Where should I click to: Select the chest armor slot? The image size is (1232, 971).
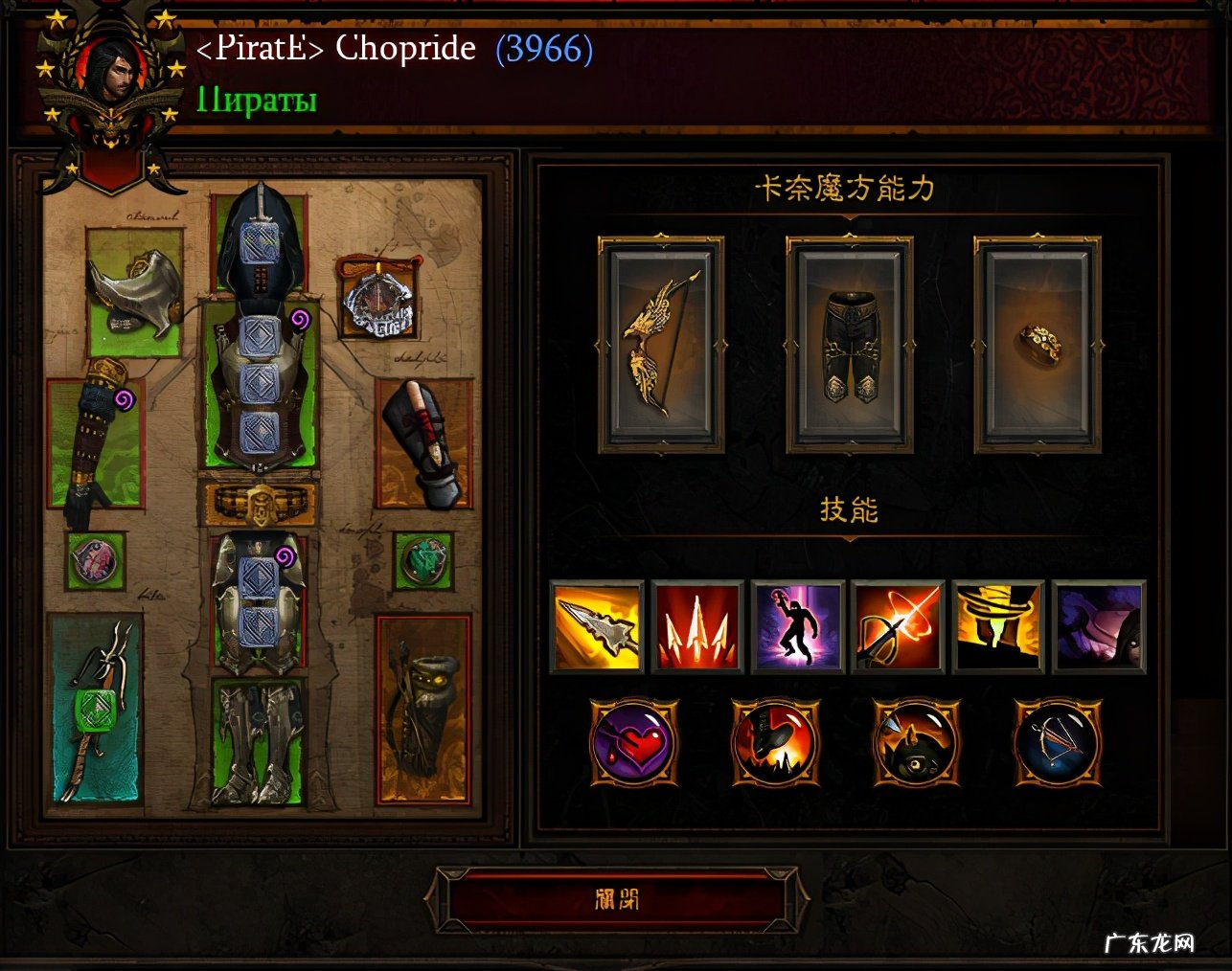coord(259,383)
